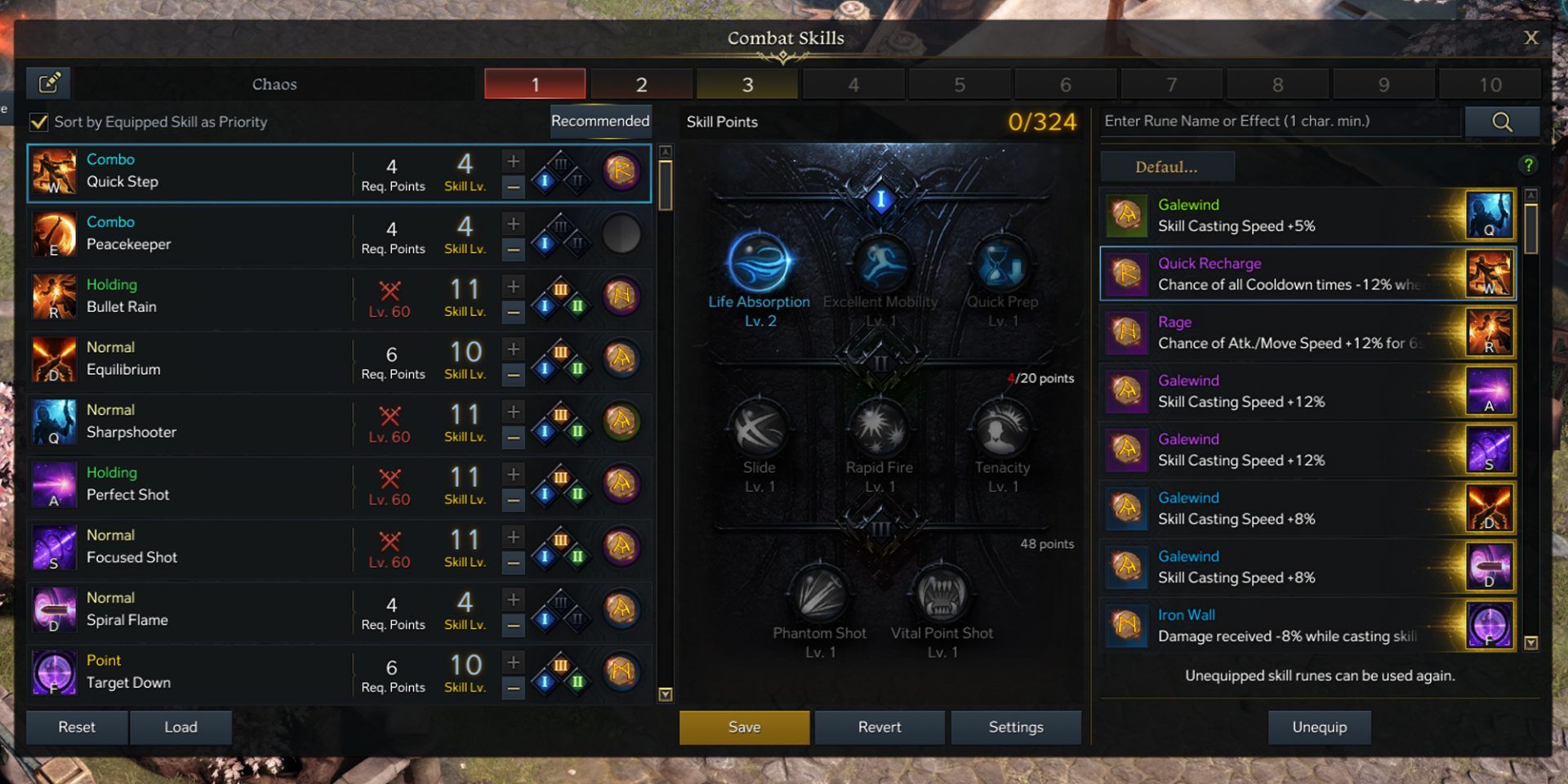
Task: Pick the Vital Point Shot tripod
Action: click(x=942, y=595)
